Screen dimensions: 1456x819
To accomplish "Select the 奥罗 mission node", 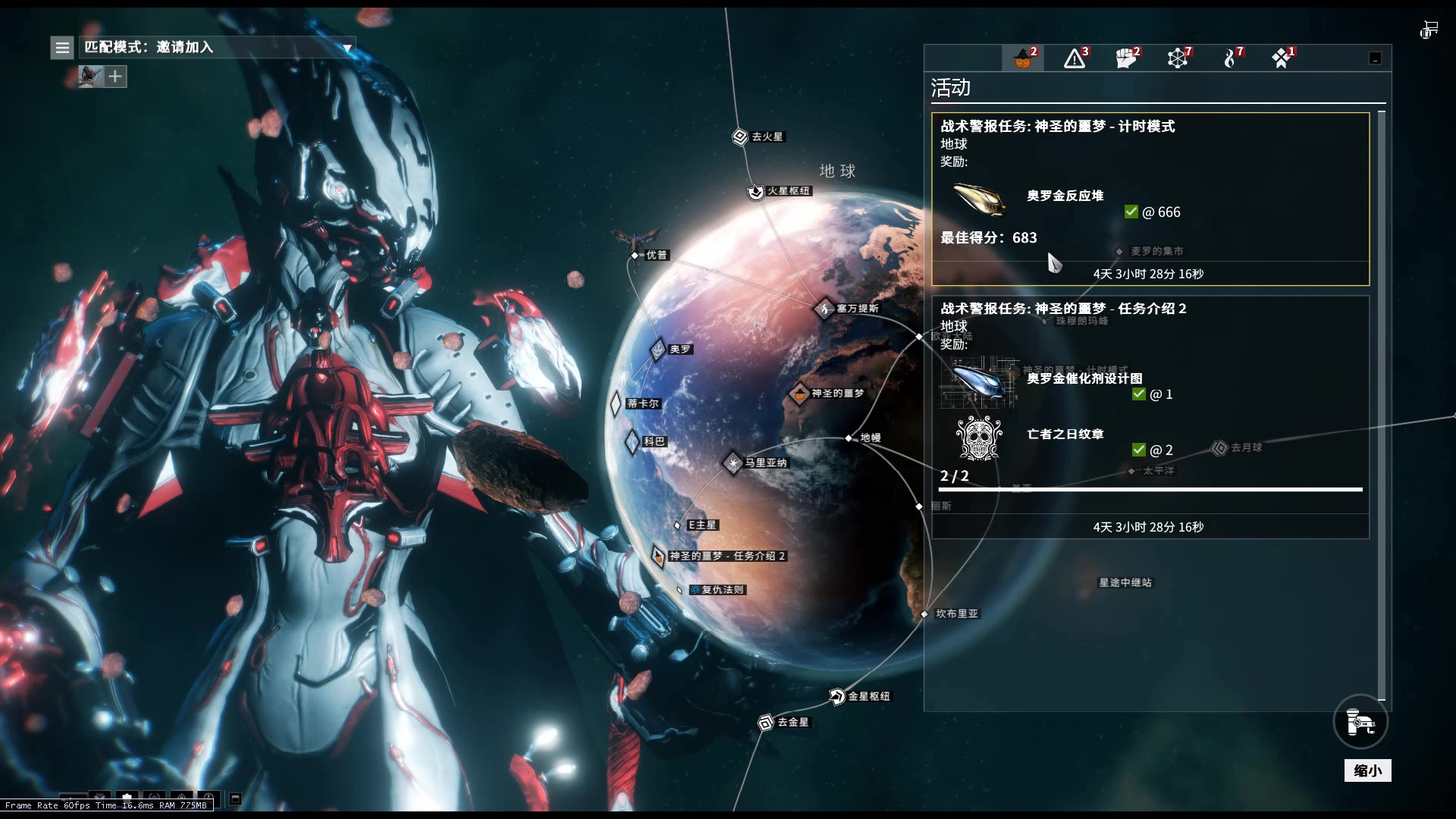I will 658,350.
